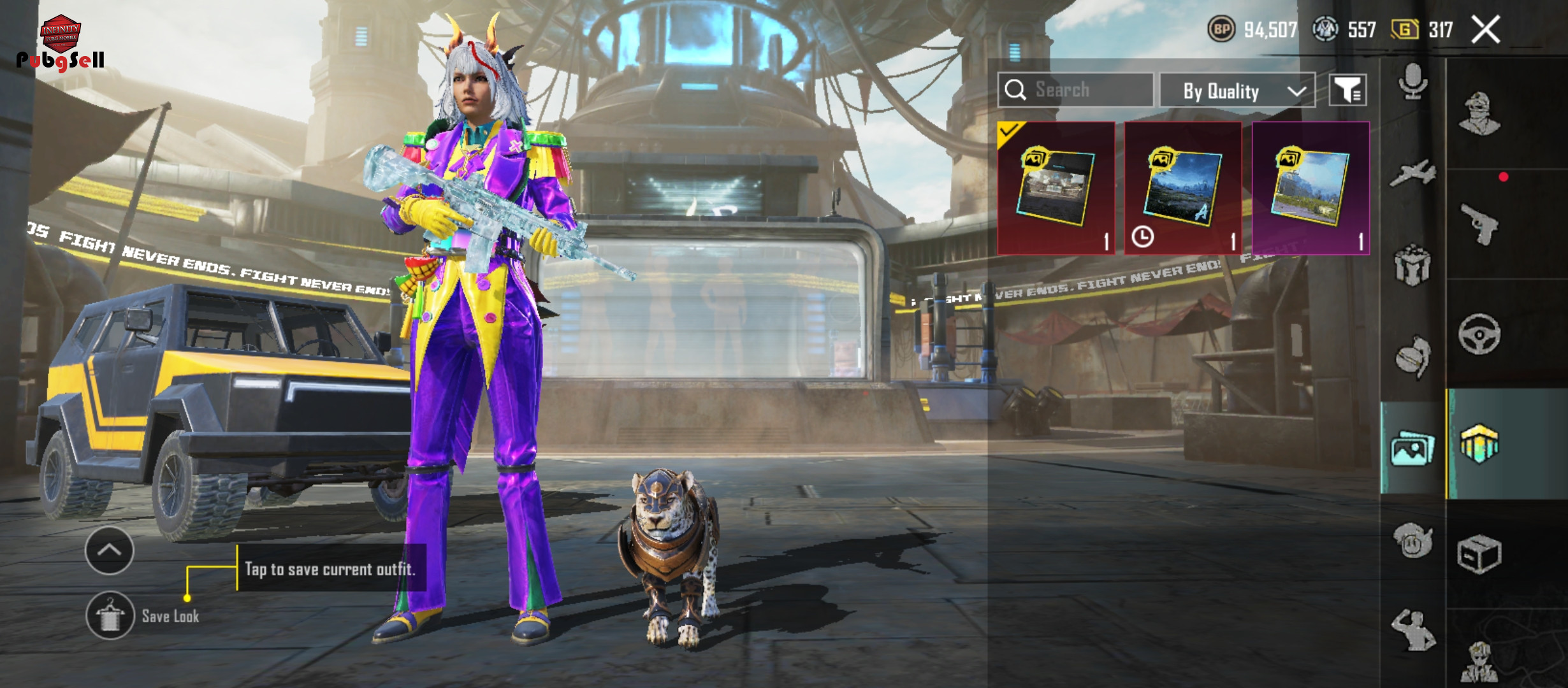Open the pistol weapons category
This screenshot has width=1568, height=688.
(1479, 224)
